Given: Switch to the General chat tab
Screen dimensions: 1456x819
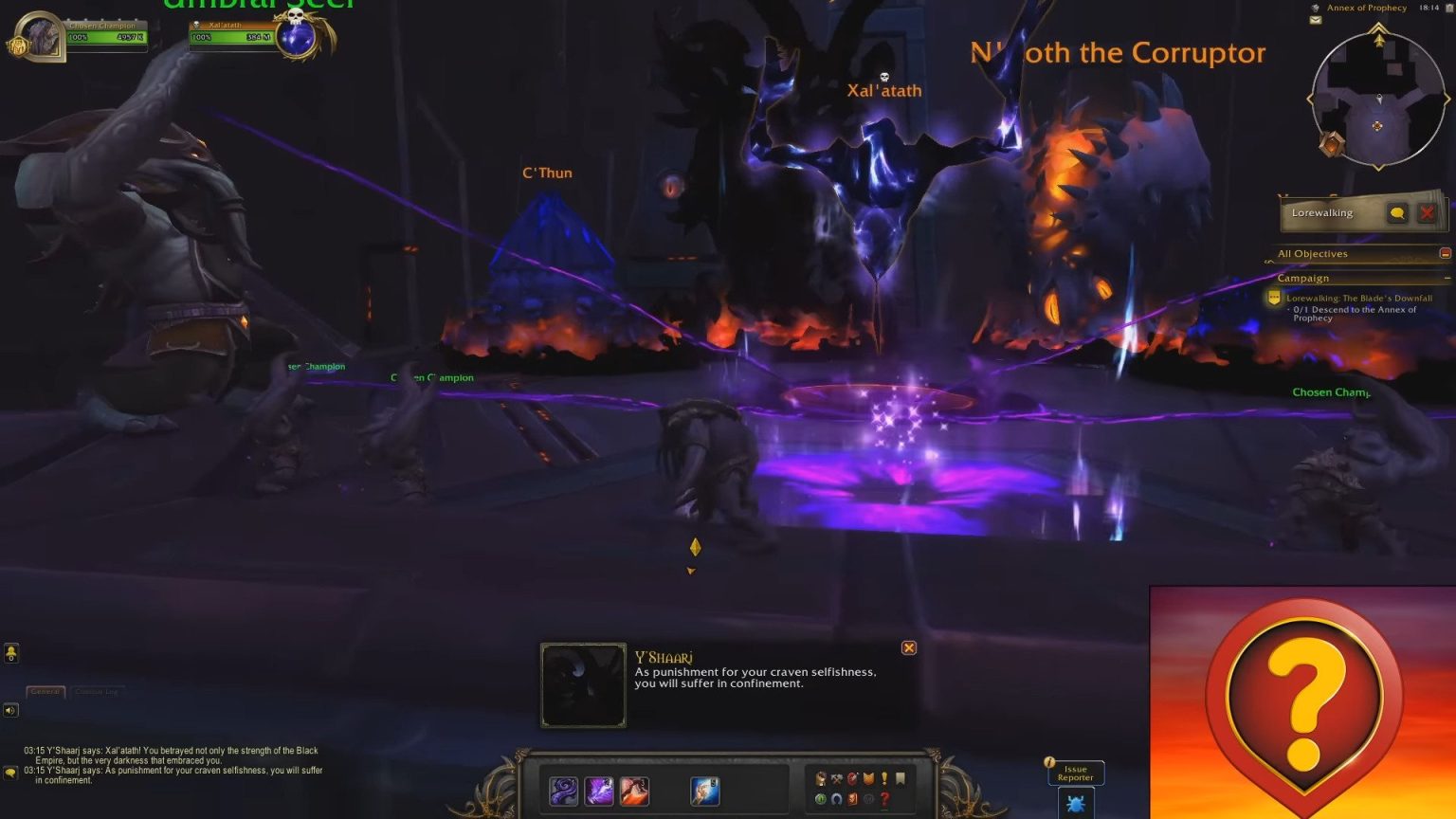Looking at the screenshot, I should [45, 691].
